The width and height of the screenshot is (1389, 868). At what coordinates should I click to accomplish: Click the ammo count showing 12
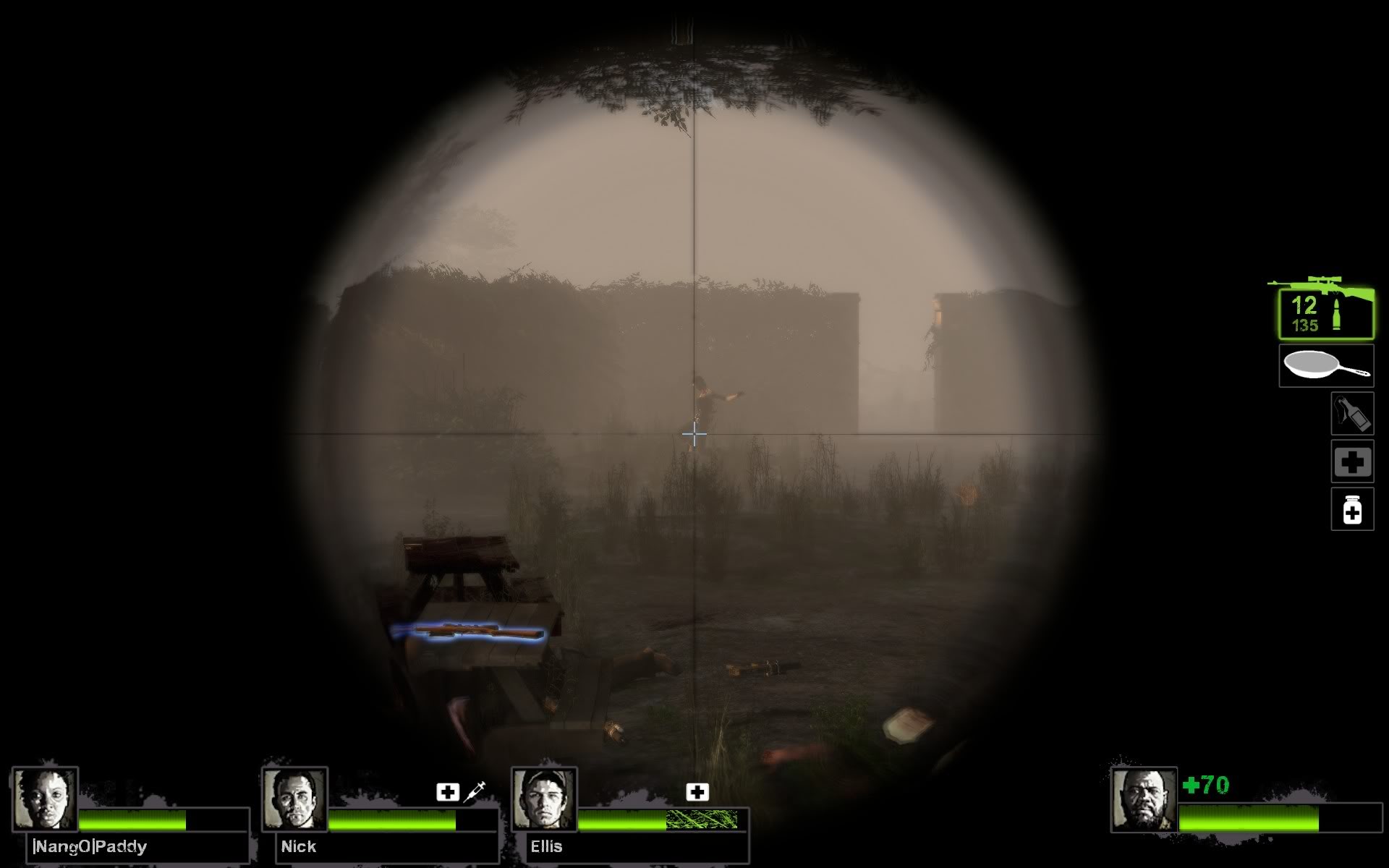(x=1304, y=307)
